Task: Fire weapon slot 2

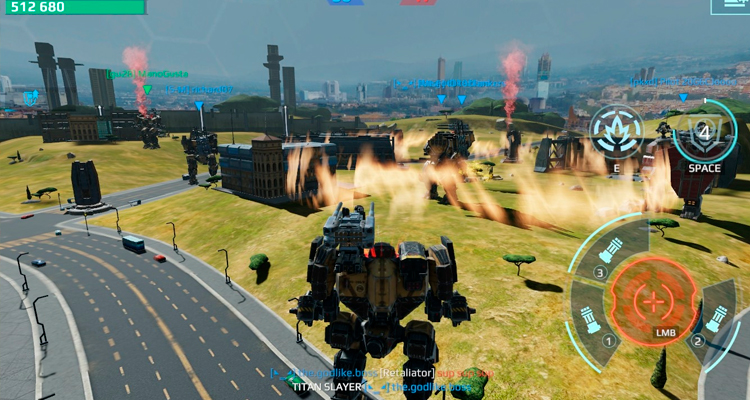Action: click(718, 316)
